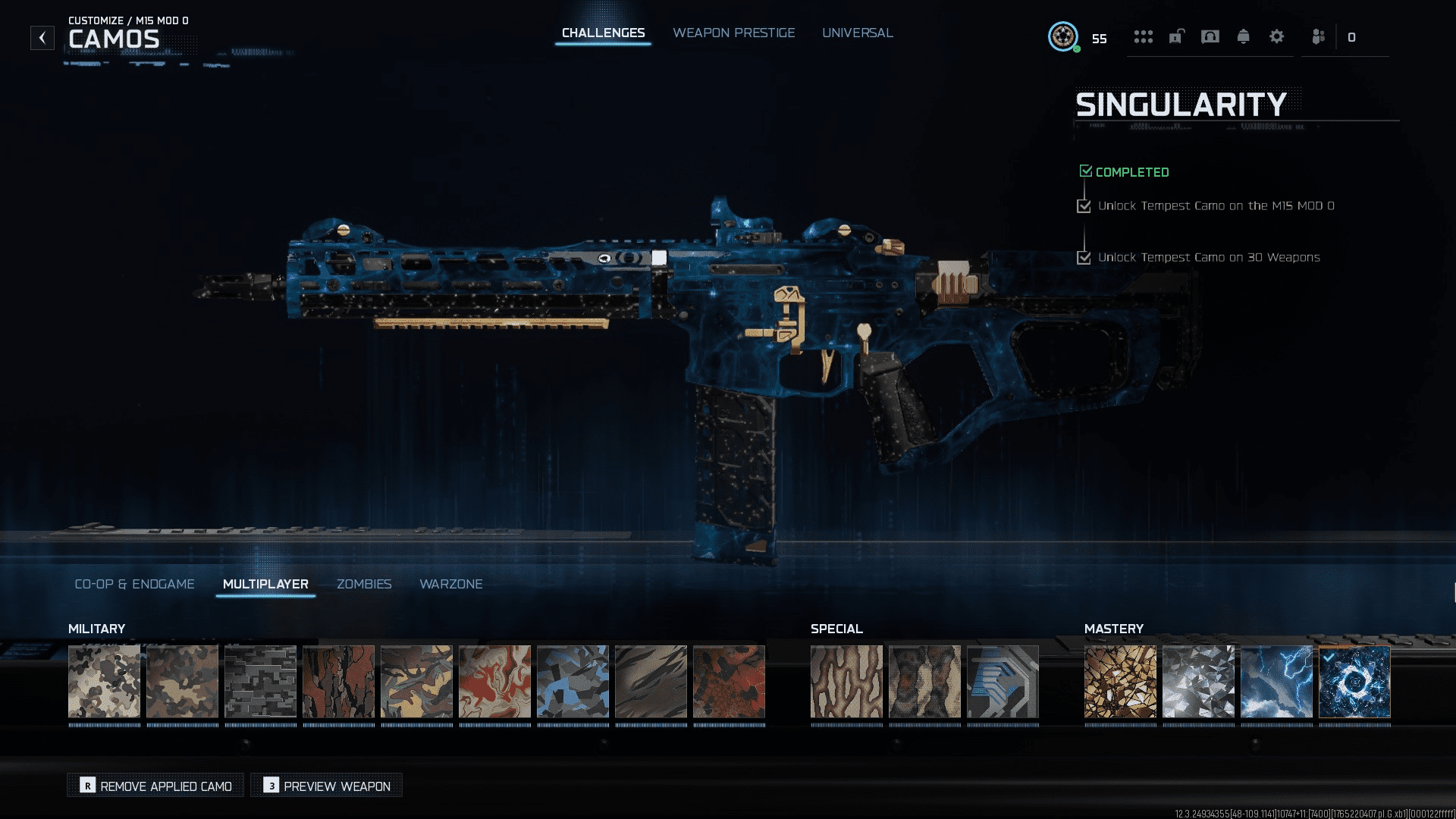Open the settings gear icon
The width and height of the screenshot is (1456, 819).
(x=1277, y=36)
